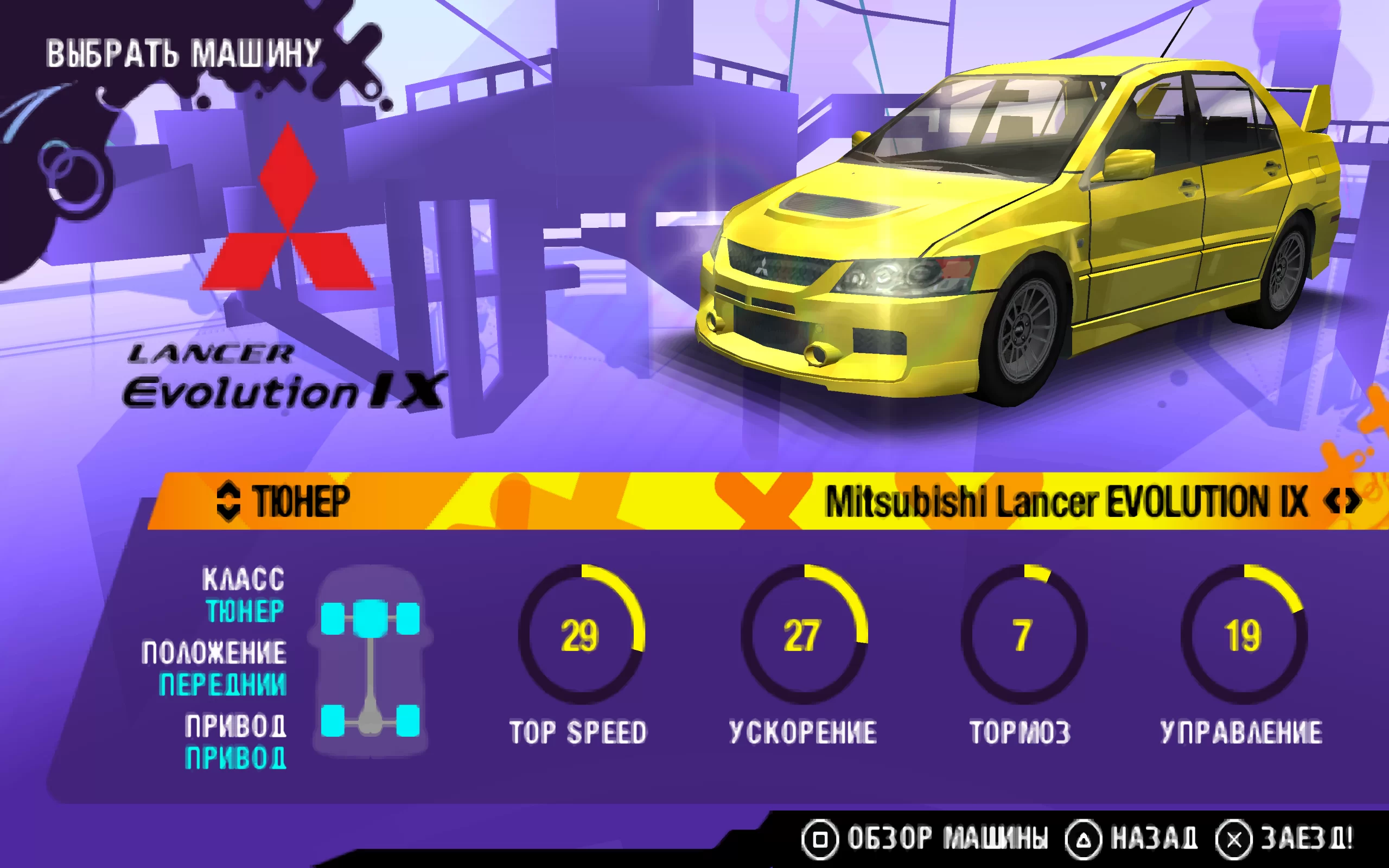The height and width of the screenshot is (868, 1389).
Task: Click the left-right arrows beside the car name
Action: (1342, 502)
